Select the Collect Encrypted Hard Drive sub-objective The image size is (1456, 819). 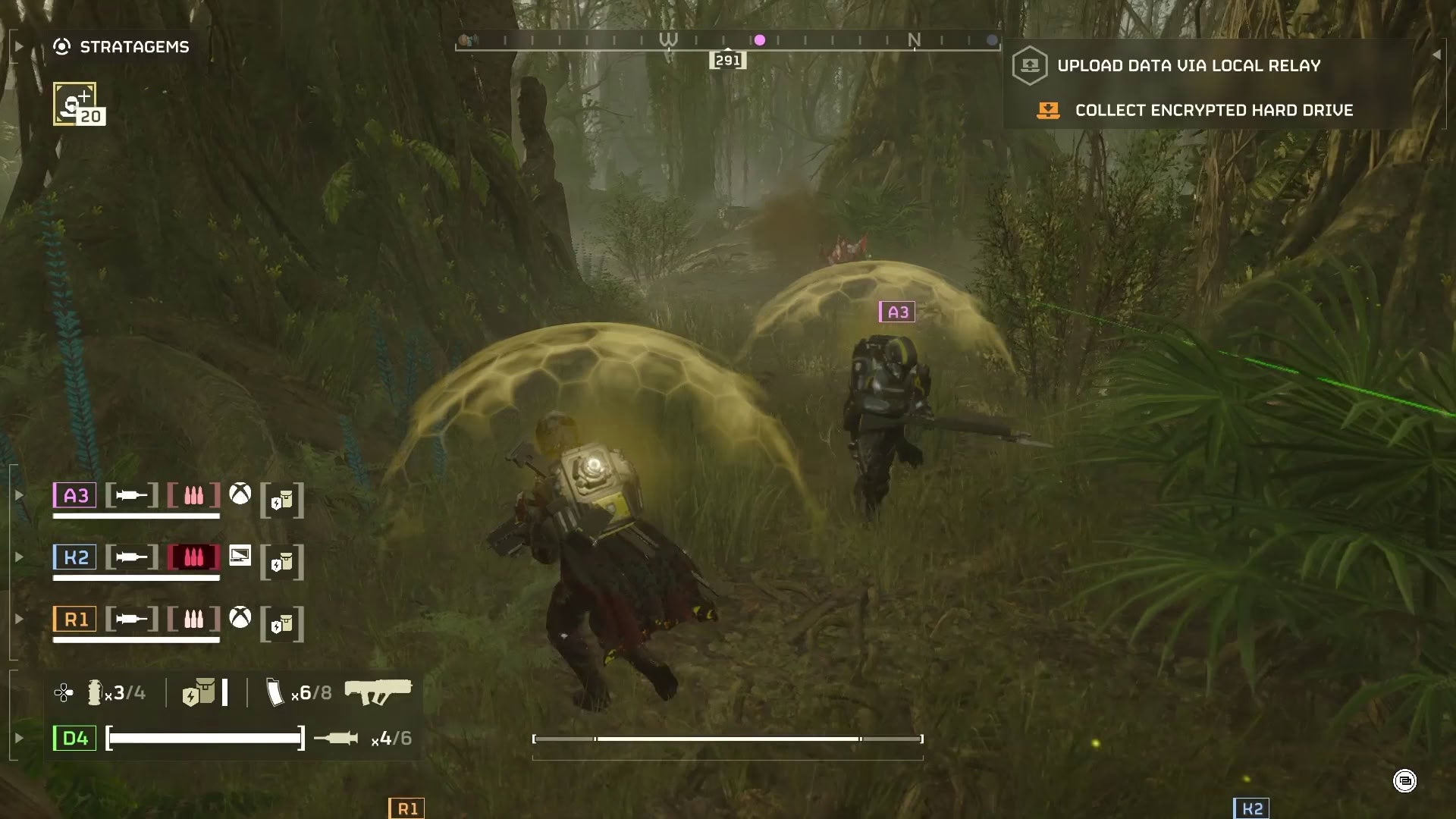(x=1213, y=111)
